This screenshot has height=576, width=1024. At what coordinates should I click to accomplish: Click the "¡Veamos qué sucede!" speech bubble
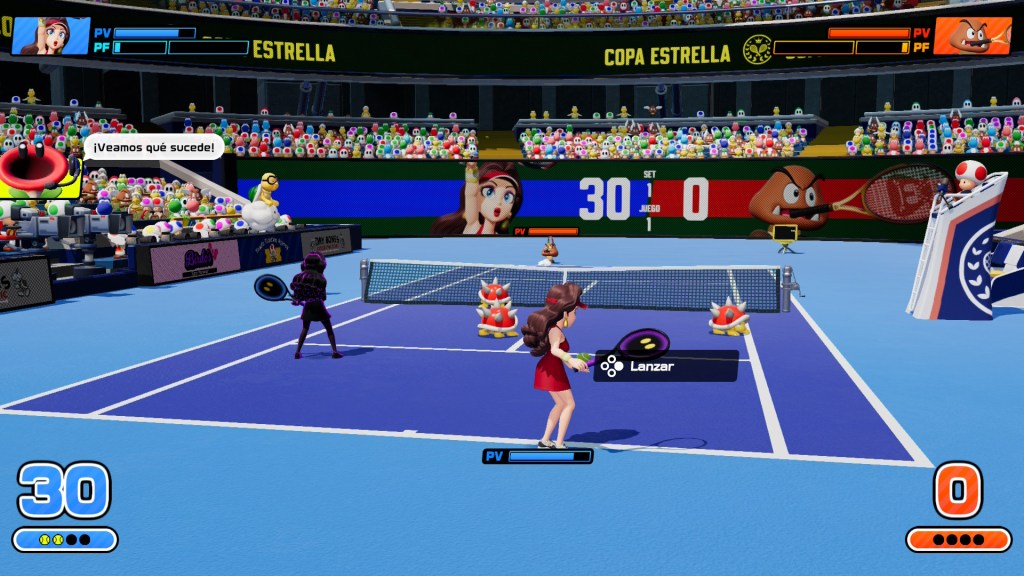pyautogui.click(x=153, y=148)
